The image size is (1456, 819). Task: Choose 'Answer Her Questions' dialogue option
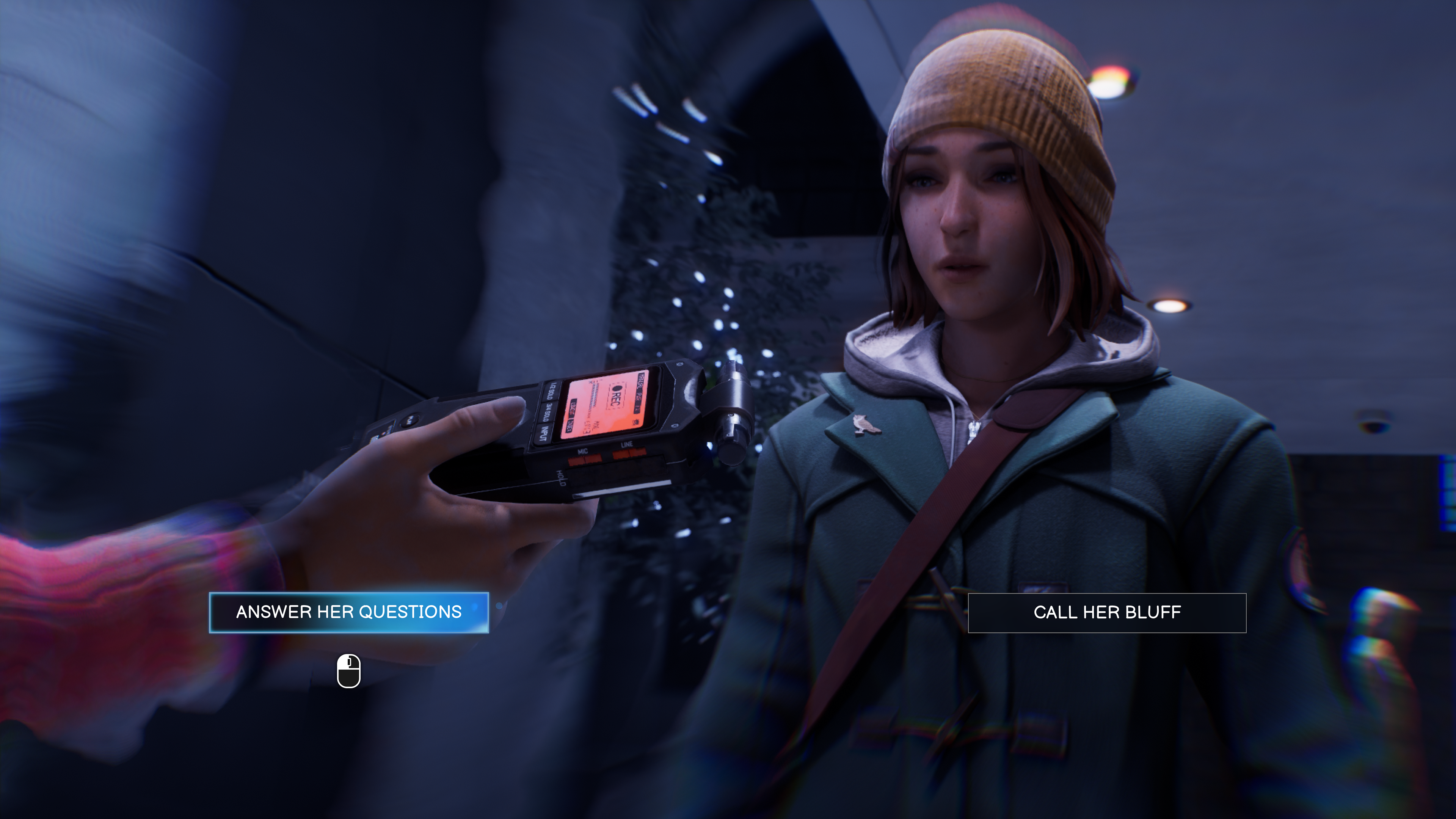coord(349,612)
